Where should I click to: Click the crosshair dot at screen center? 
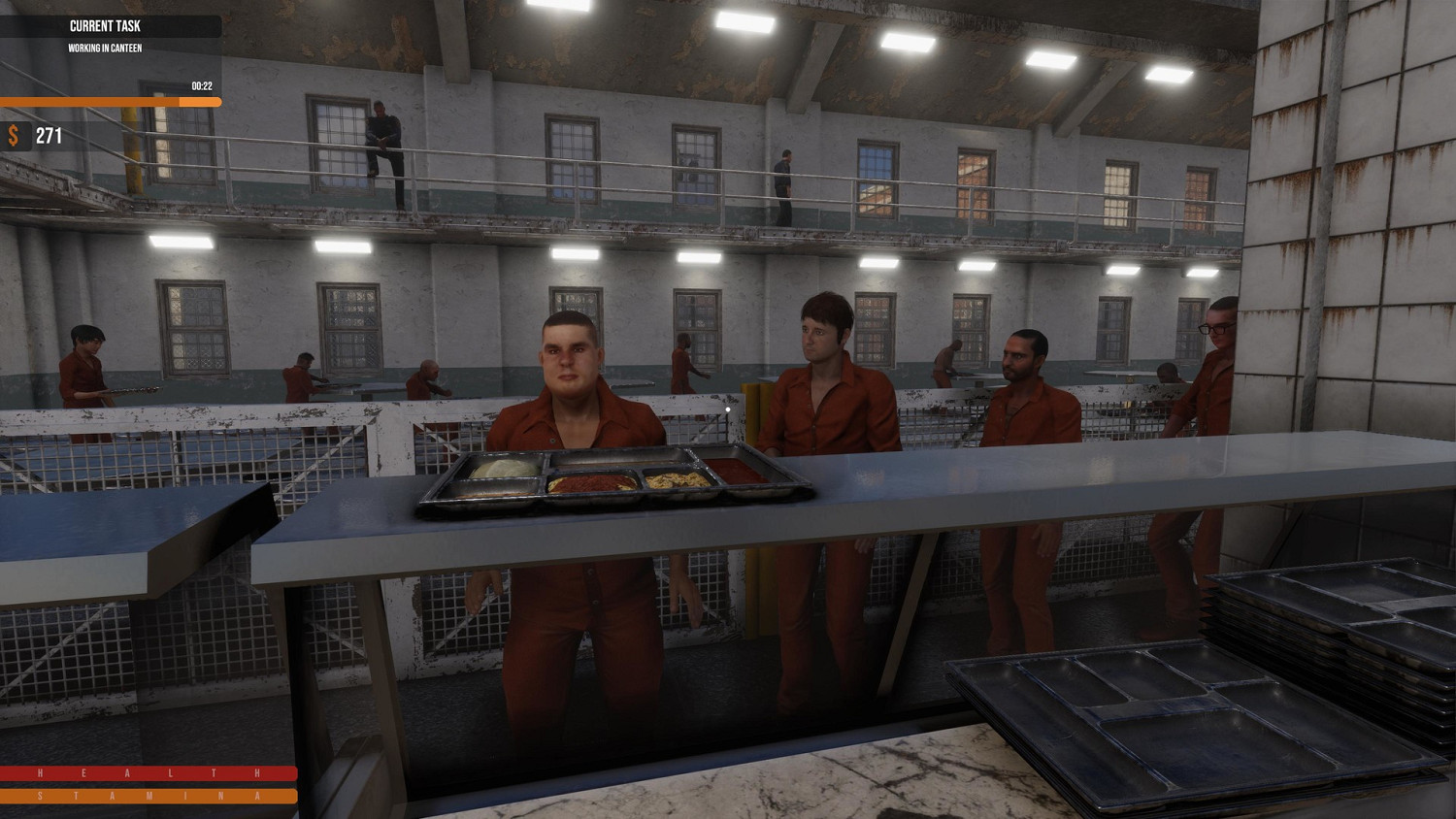coord(728,409)
